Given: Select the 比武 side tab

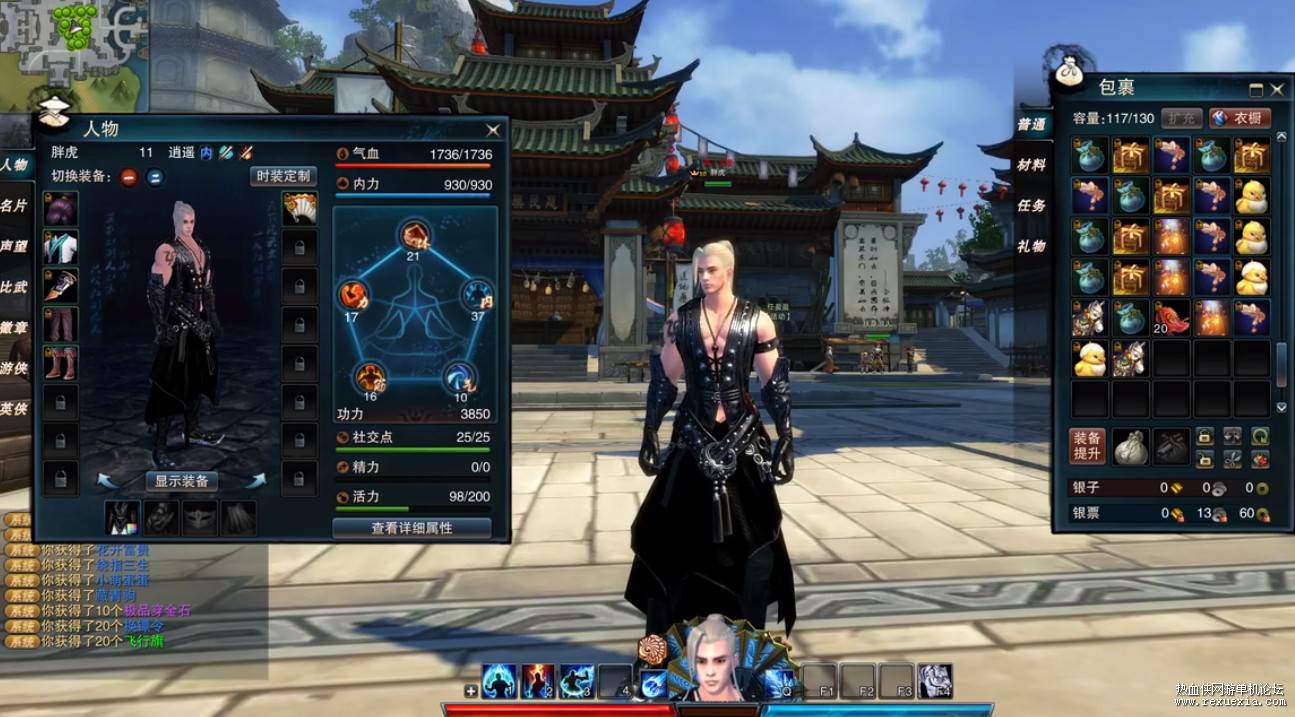Looking at the screenshot, I should 14,287.
